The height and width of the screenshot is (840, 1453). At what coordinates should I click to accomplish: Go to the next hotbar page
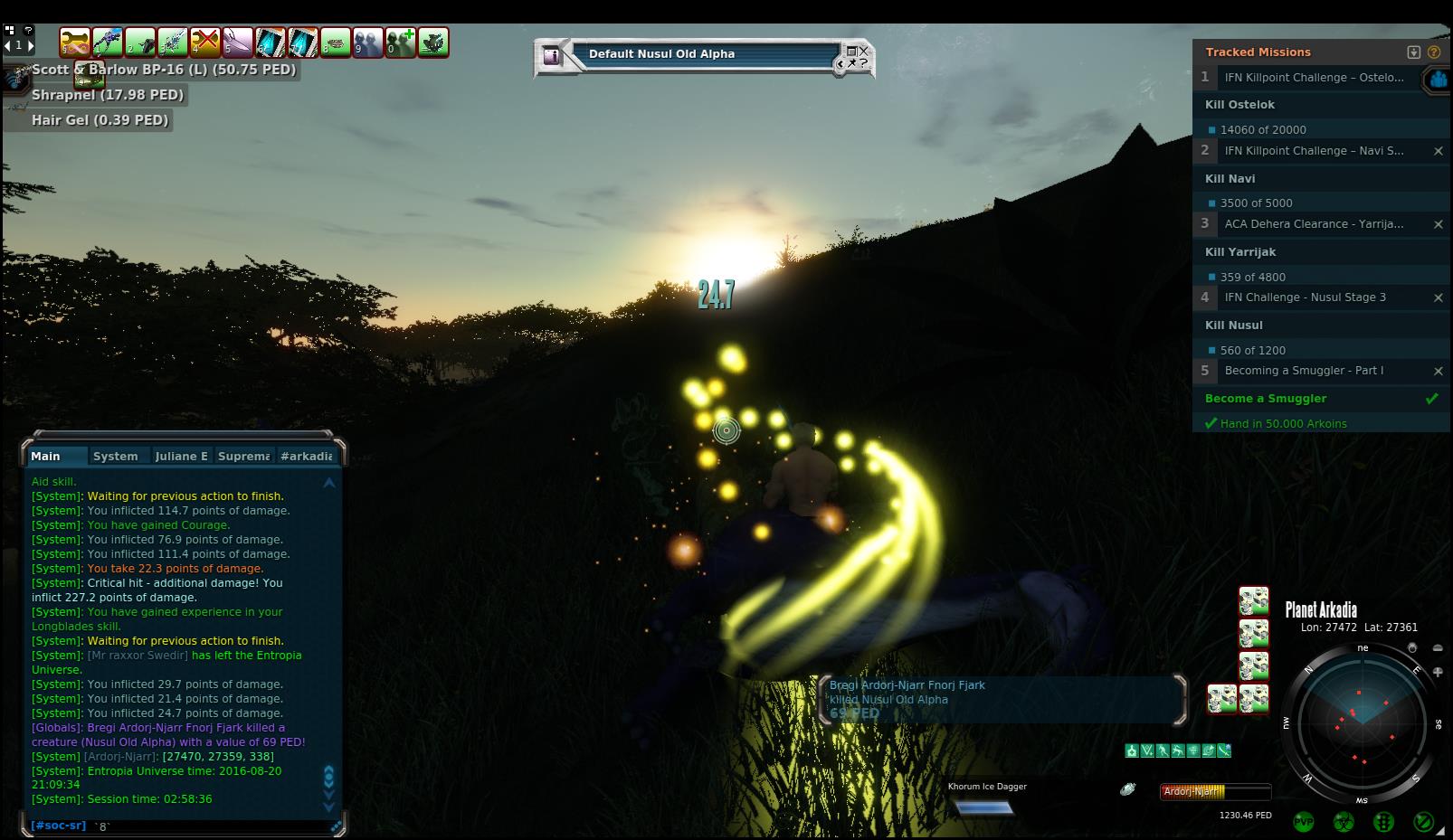coord(31,44)
